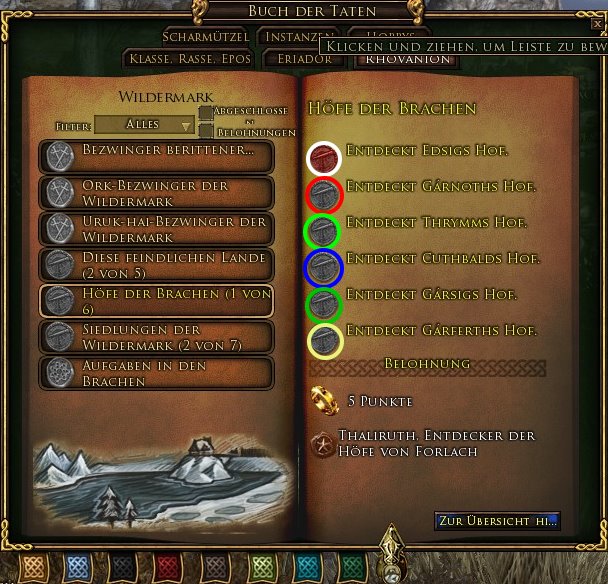Choose Ork-Bezwinger der Wildermark deed
This screenshot has height=584, width=608.
coord(157,192)
